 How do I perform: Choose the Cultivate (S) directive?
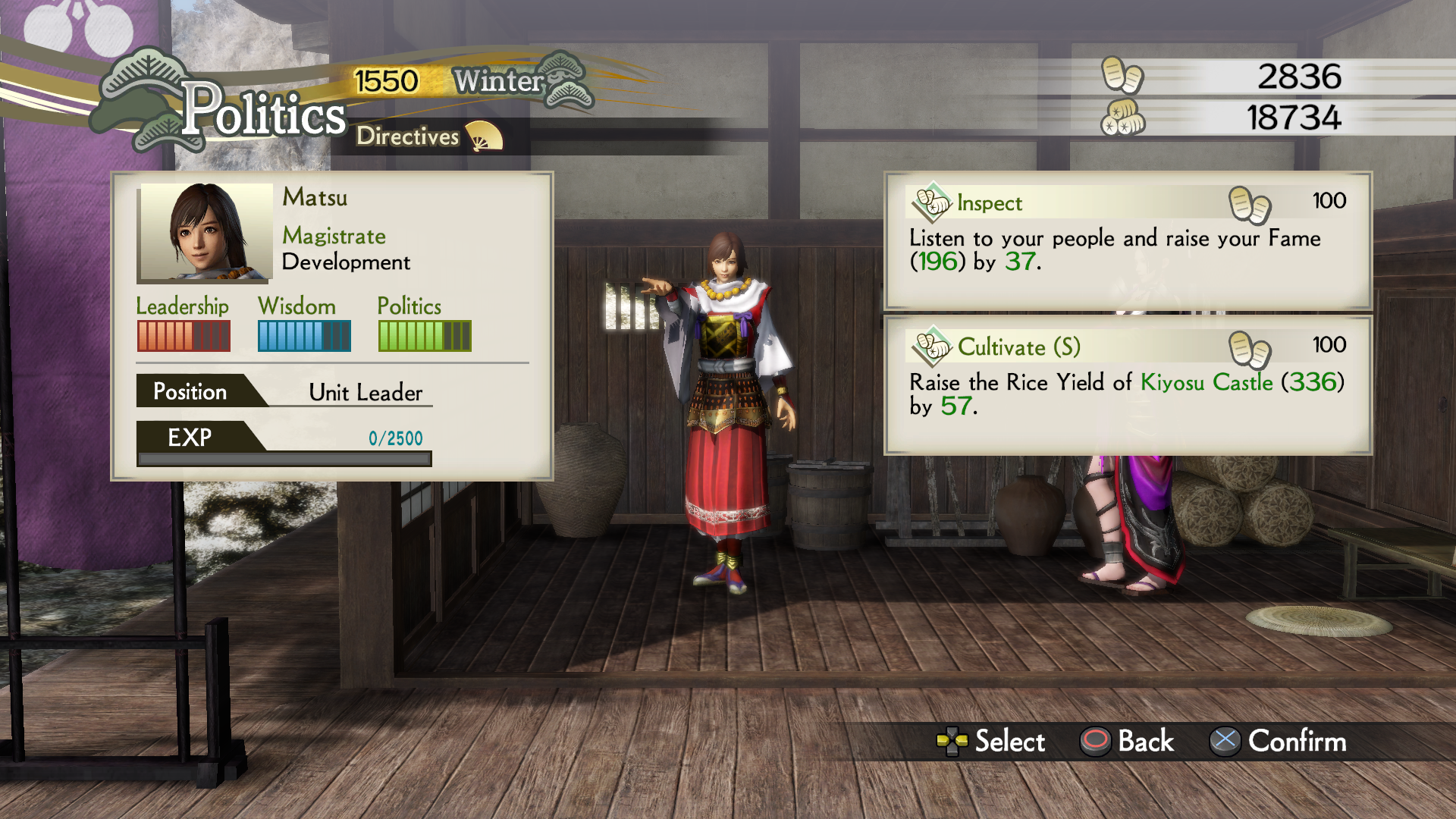pos(1128,384)
